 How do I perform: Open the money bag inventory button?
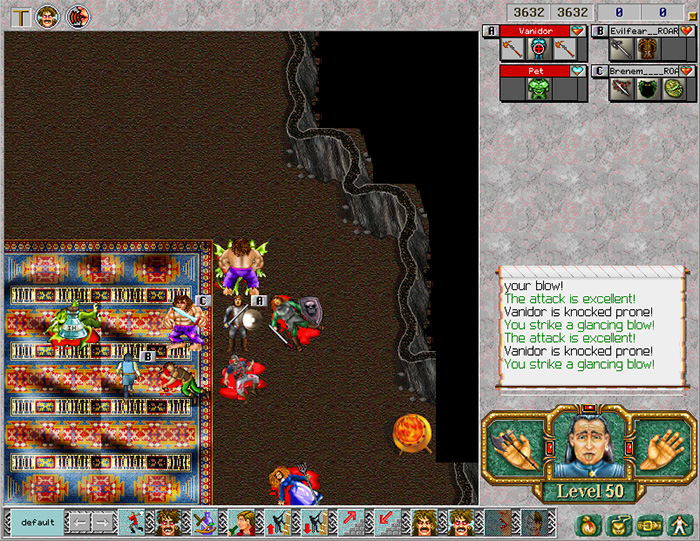pyautogui.click(x=589, y=523)
